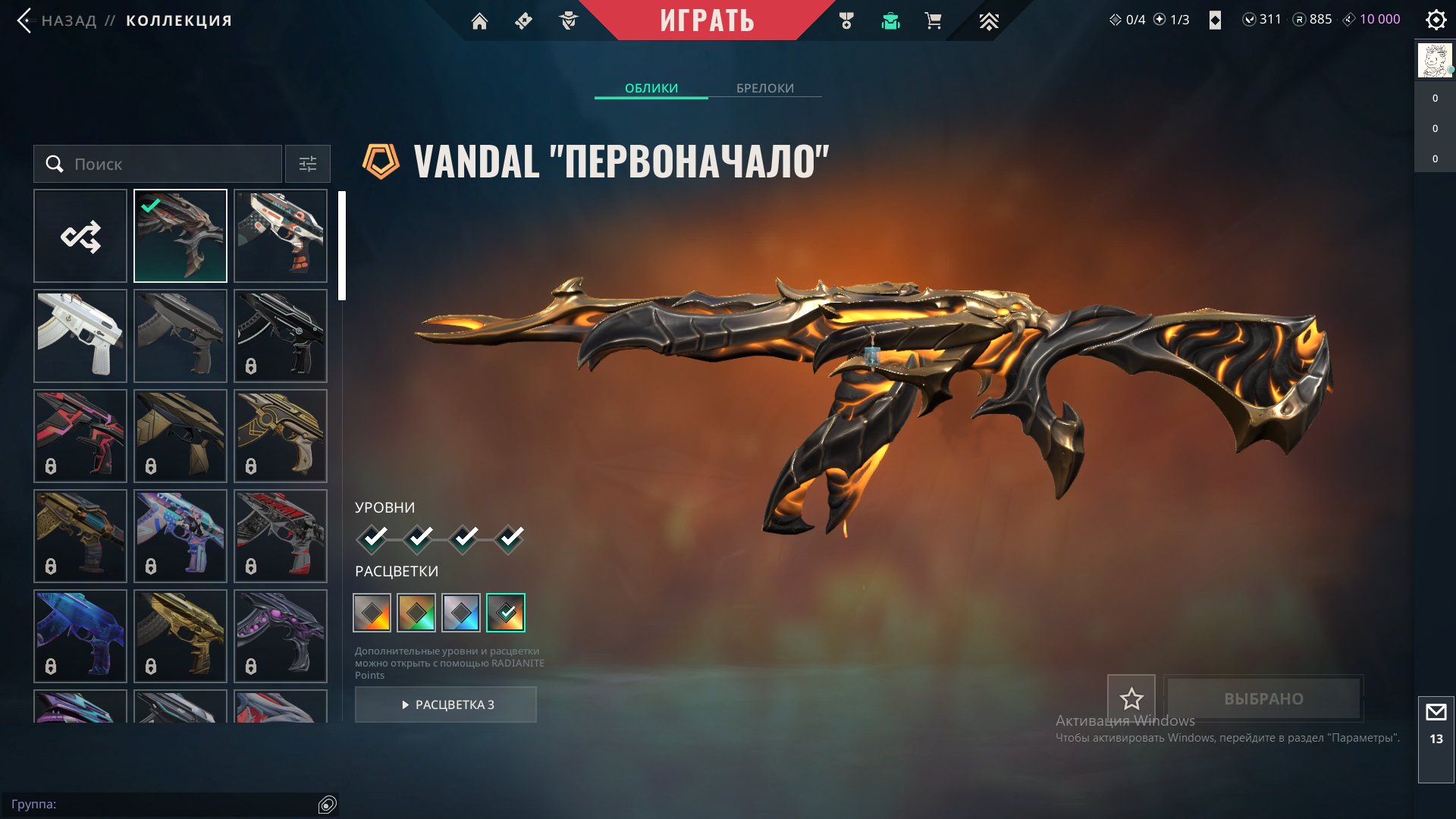
Task: Open the mail inbox envelope
Action: [x=1436, y=713]
